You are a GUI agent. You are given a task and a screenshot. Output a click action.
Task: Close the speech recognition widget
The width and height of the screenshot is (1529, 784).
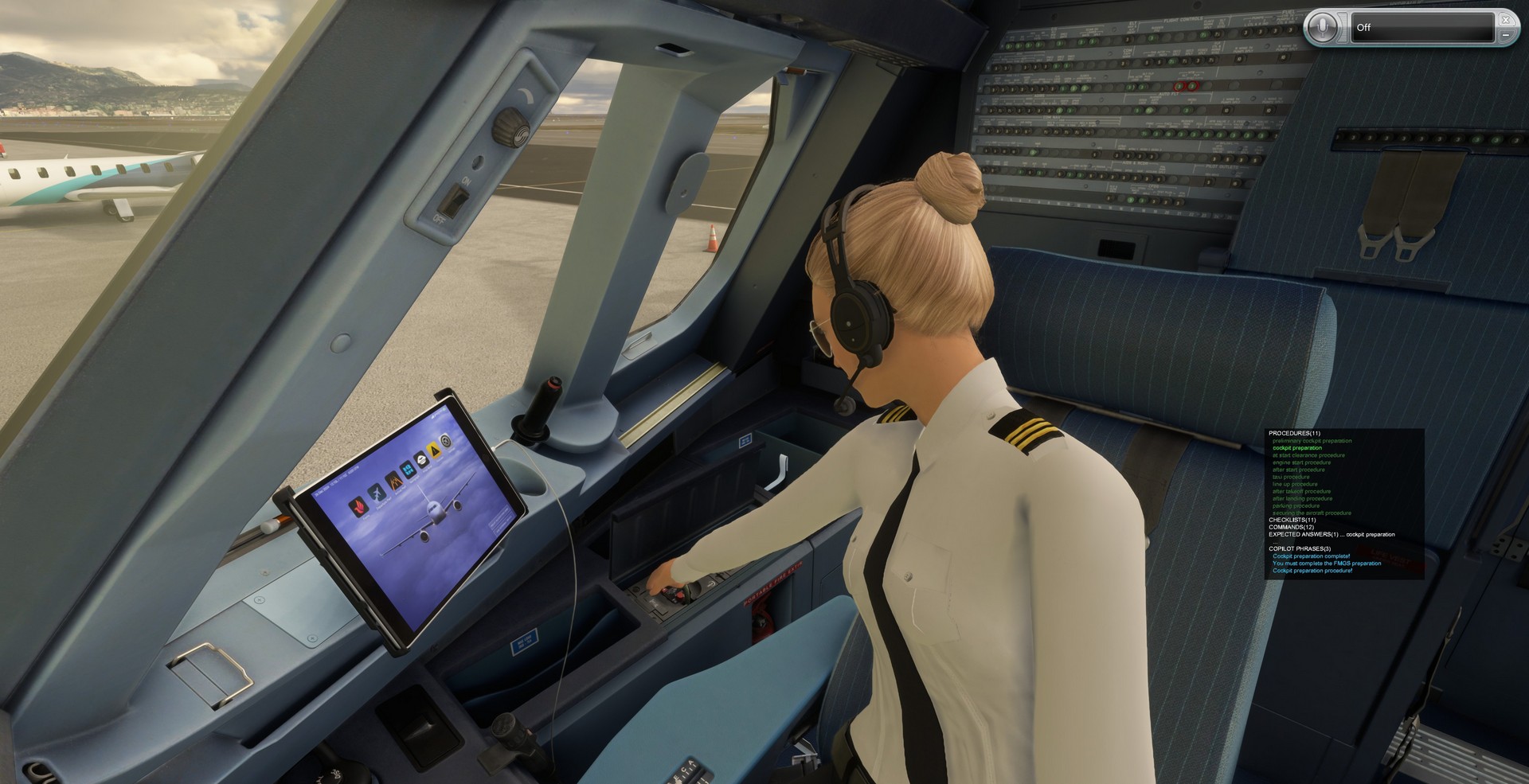(x=1505, y=19)
